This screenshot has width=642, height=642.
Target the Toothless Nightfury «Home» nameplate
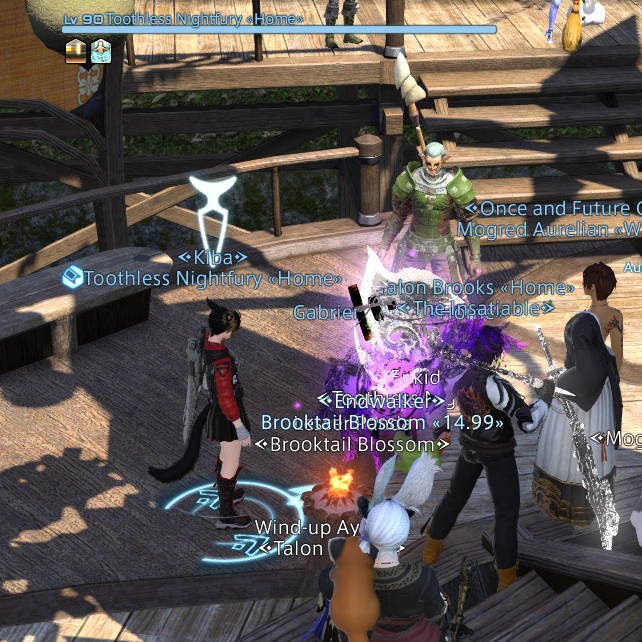coord(212,278)
